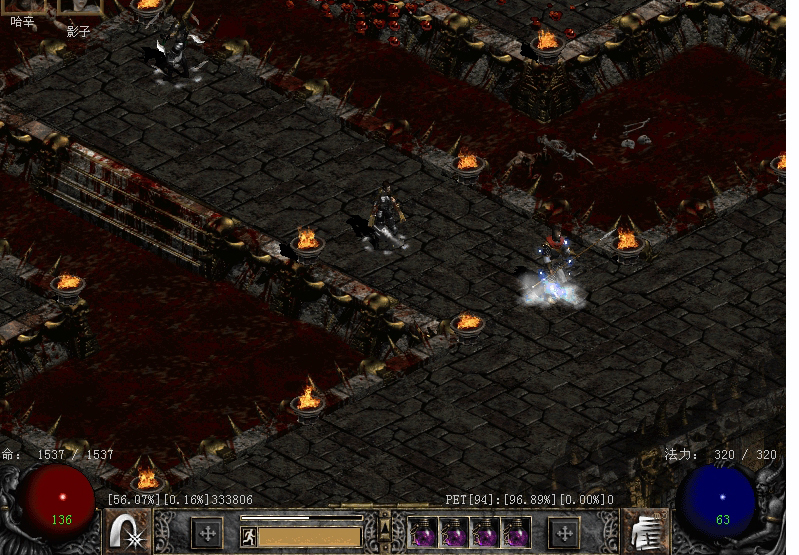This screenshot has width=799, height=555.
Task: Open the left mouse skill selector
Action: [129, 531]
